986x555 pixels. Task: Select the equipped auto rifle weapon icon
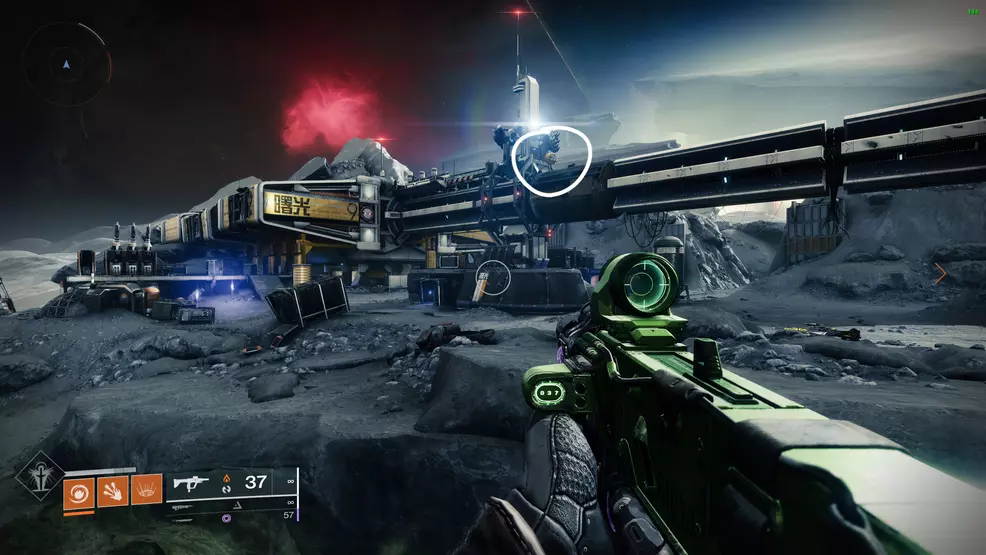click(x=190, y=484)
